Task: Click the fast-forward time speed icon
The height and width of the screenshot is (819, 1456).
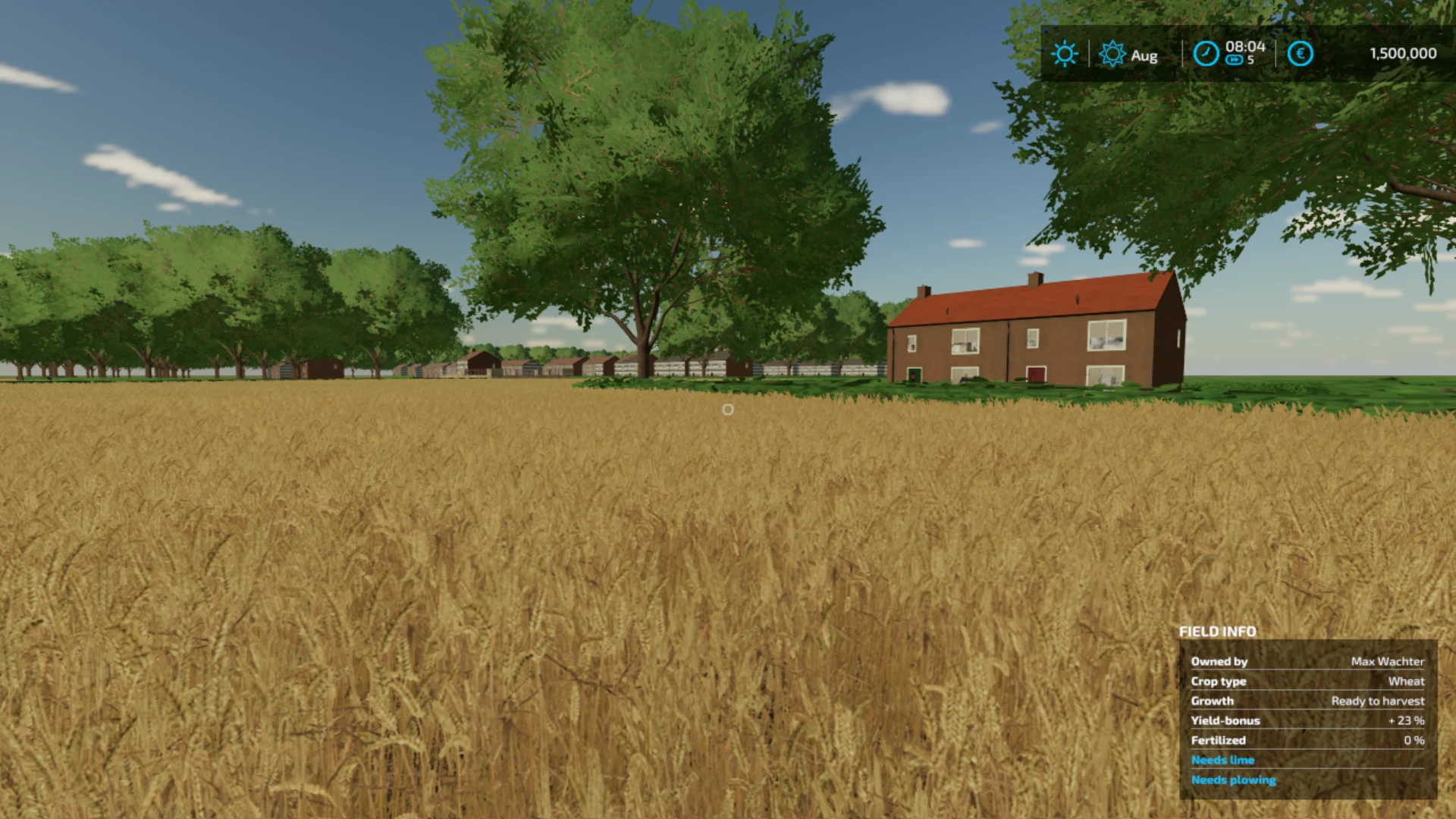Action: click(x=1238, y=61)
